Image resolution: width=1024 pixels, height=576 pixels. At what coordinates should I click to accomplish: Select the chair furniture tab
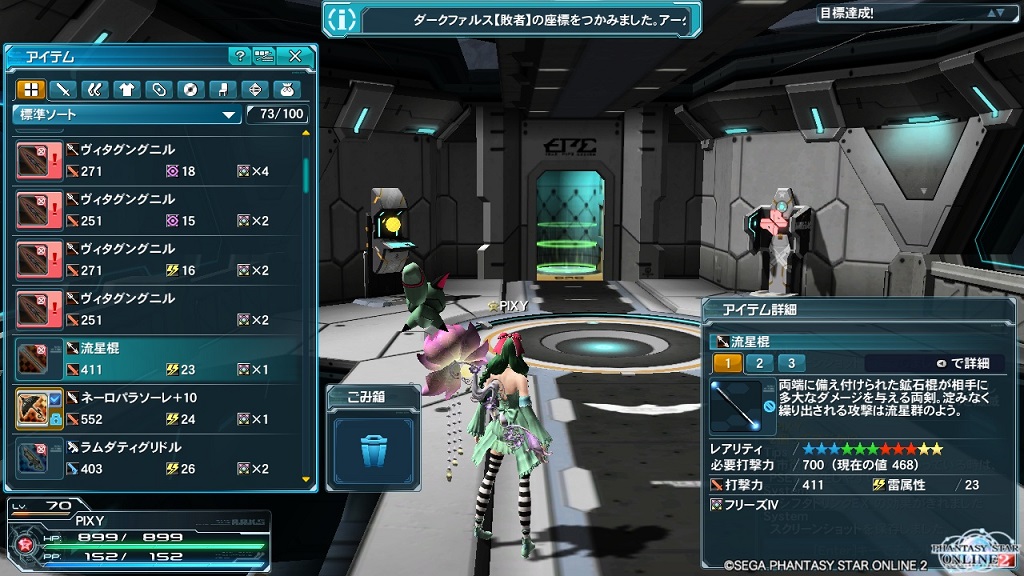click(x=221, y=89)
